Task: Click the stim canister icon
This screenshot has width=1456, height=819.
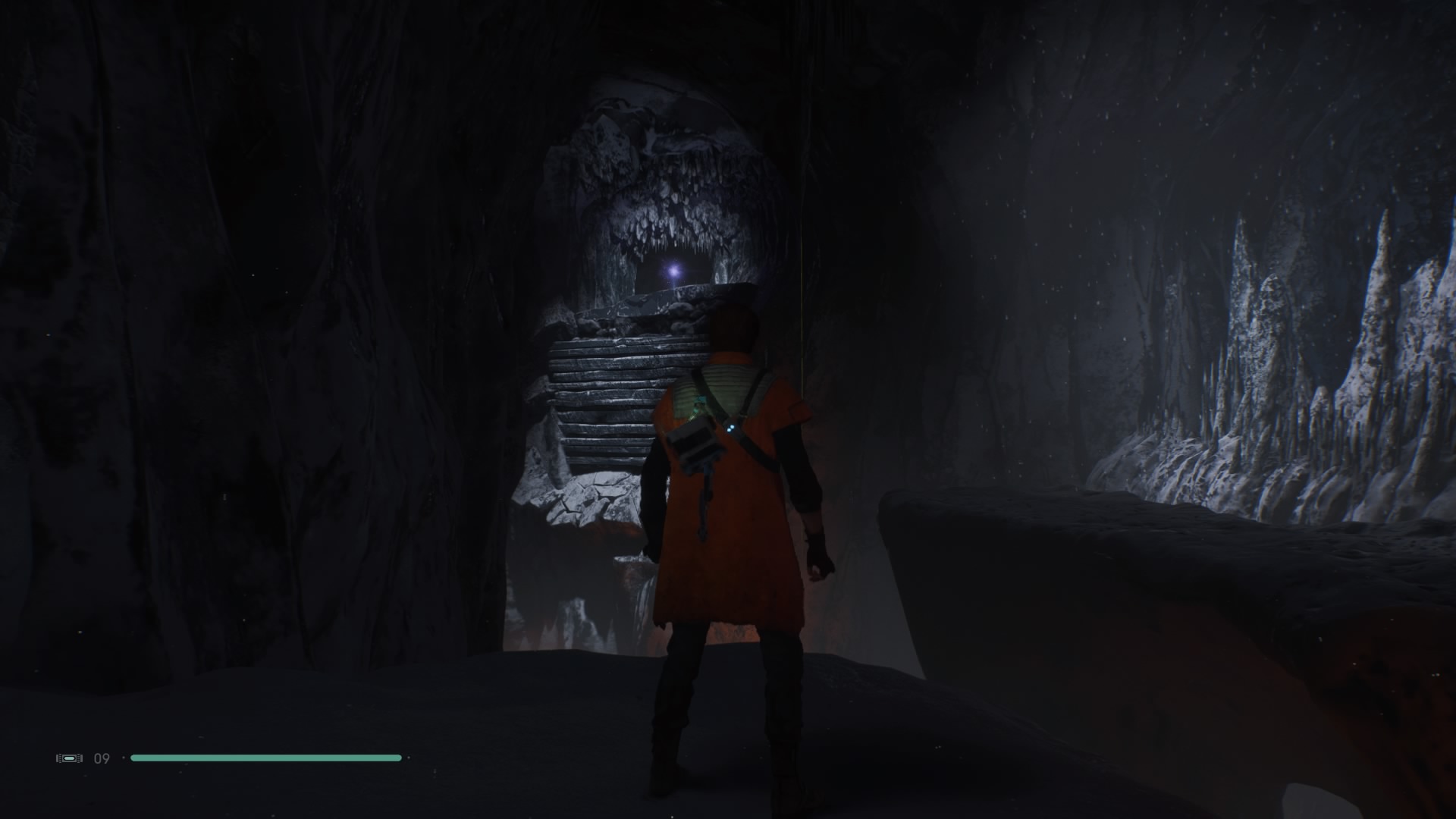Action: point(69,757)
